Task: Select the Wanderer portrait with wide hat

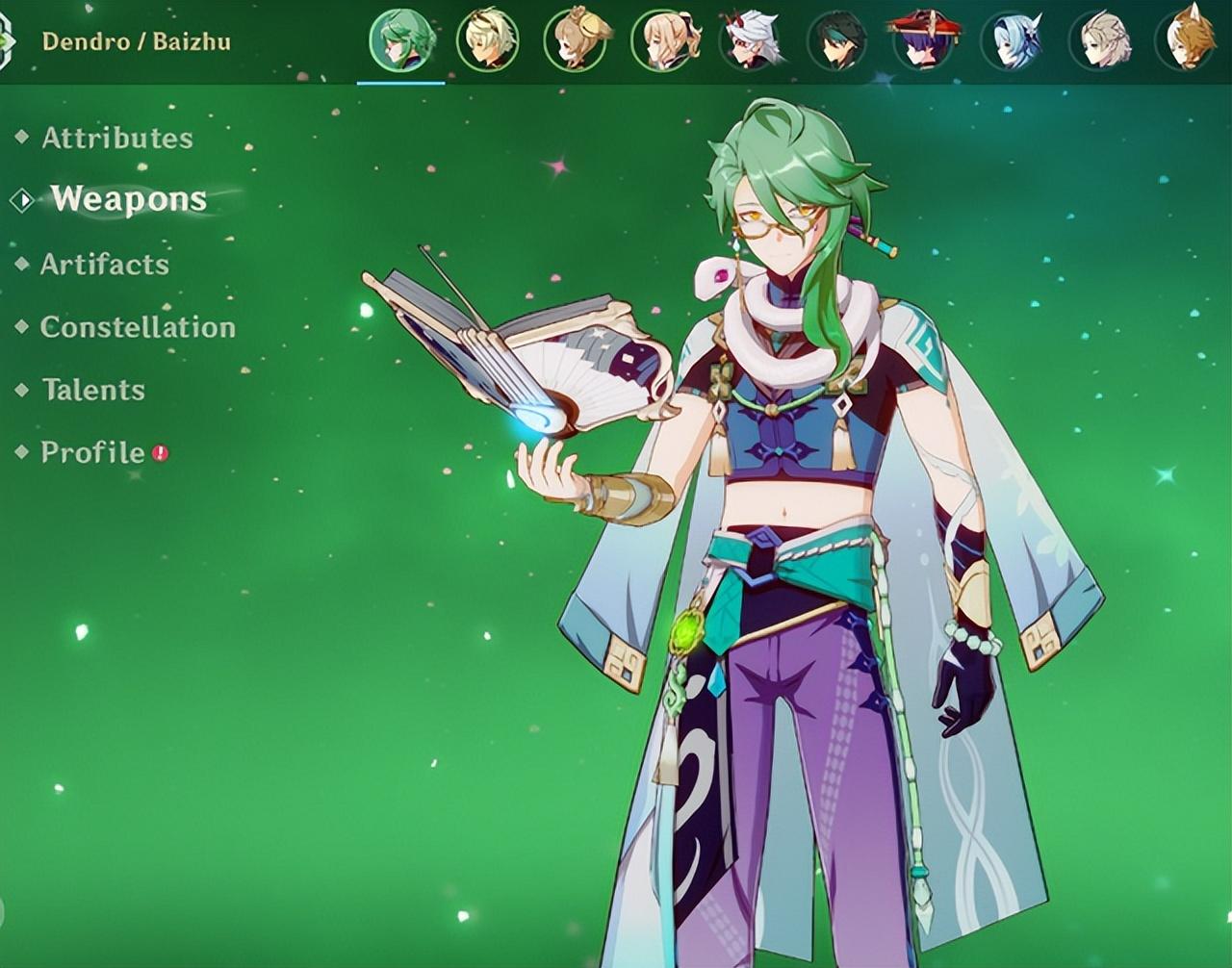Action: point(924,41)
